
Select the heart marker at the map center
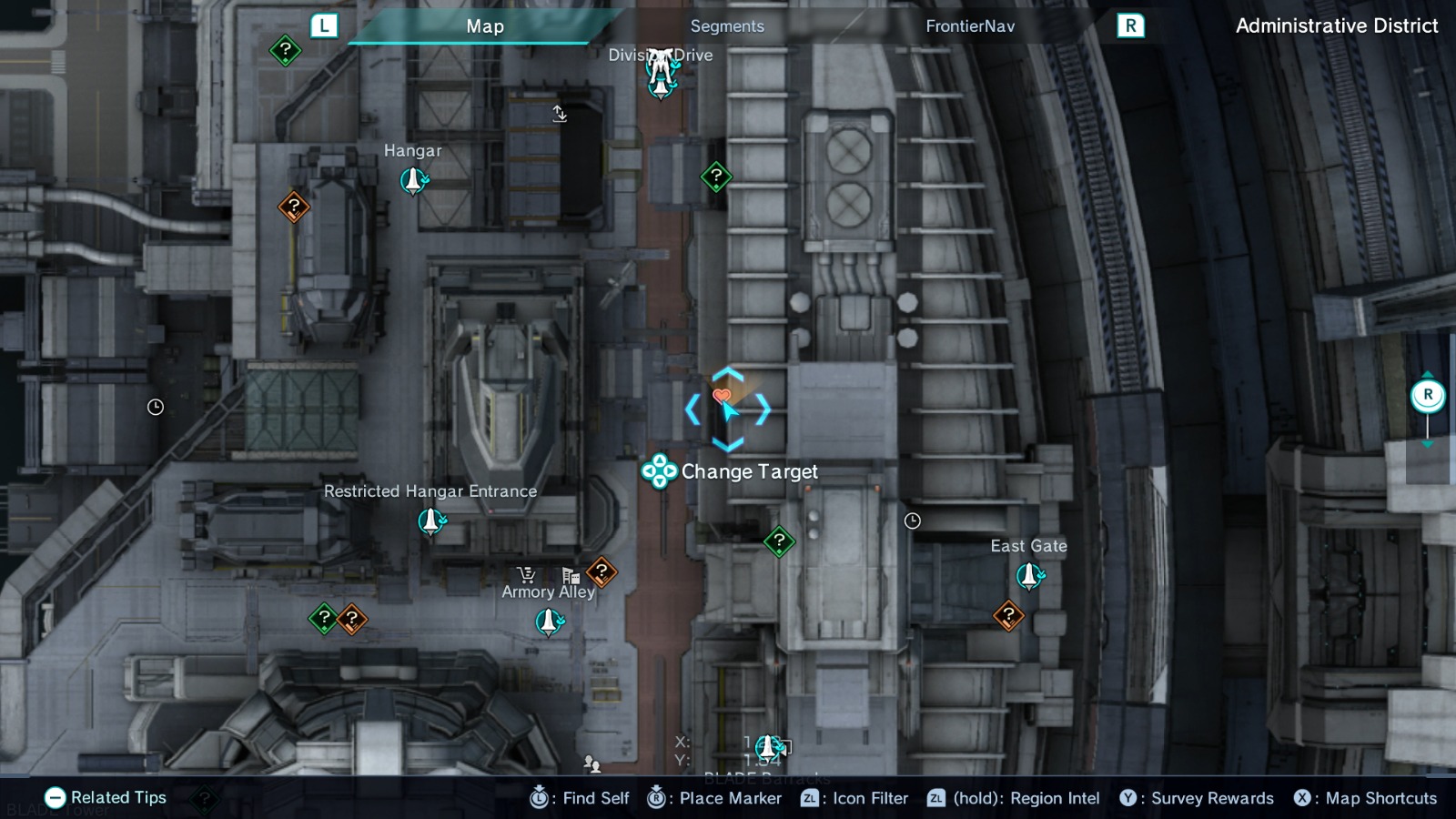click(722, 395)
